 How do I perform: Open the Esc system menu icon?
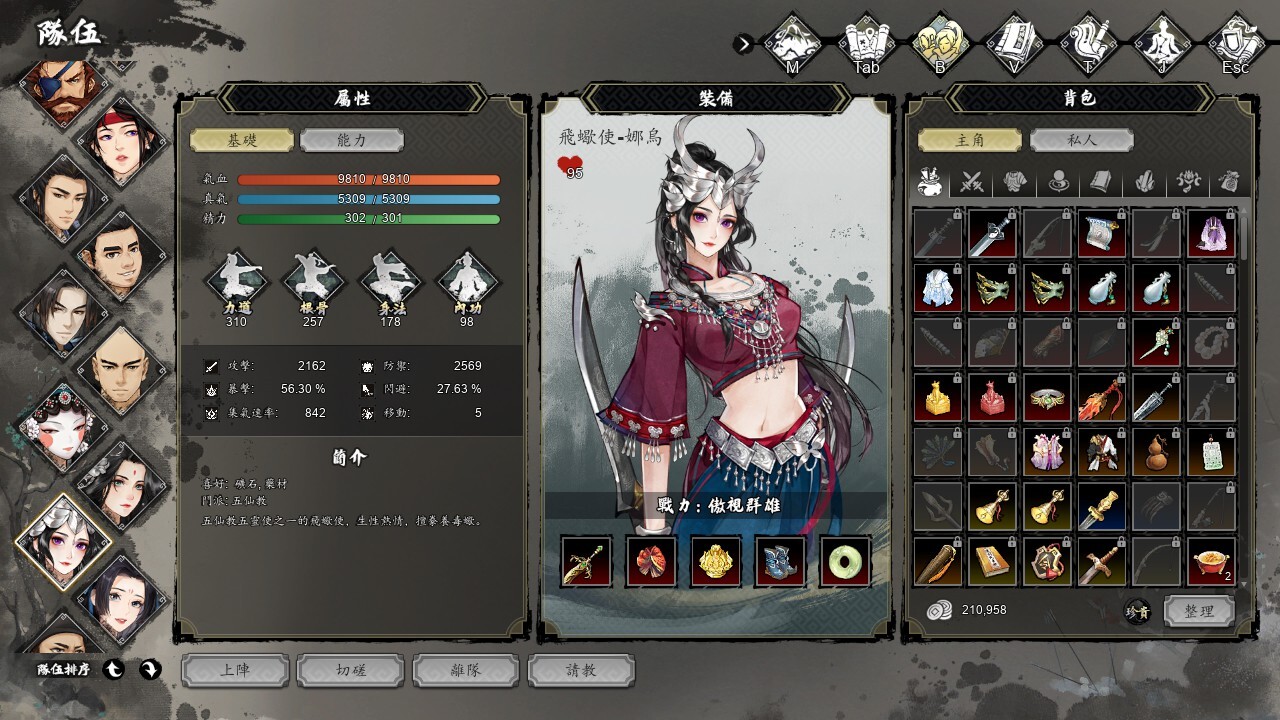[x=1236, y=43]
